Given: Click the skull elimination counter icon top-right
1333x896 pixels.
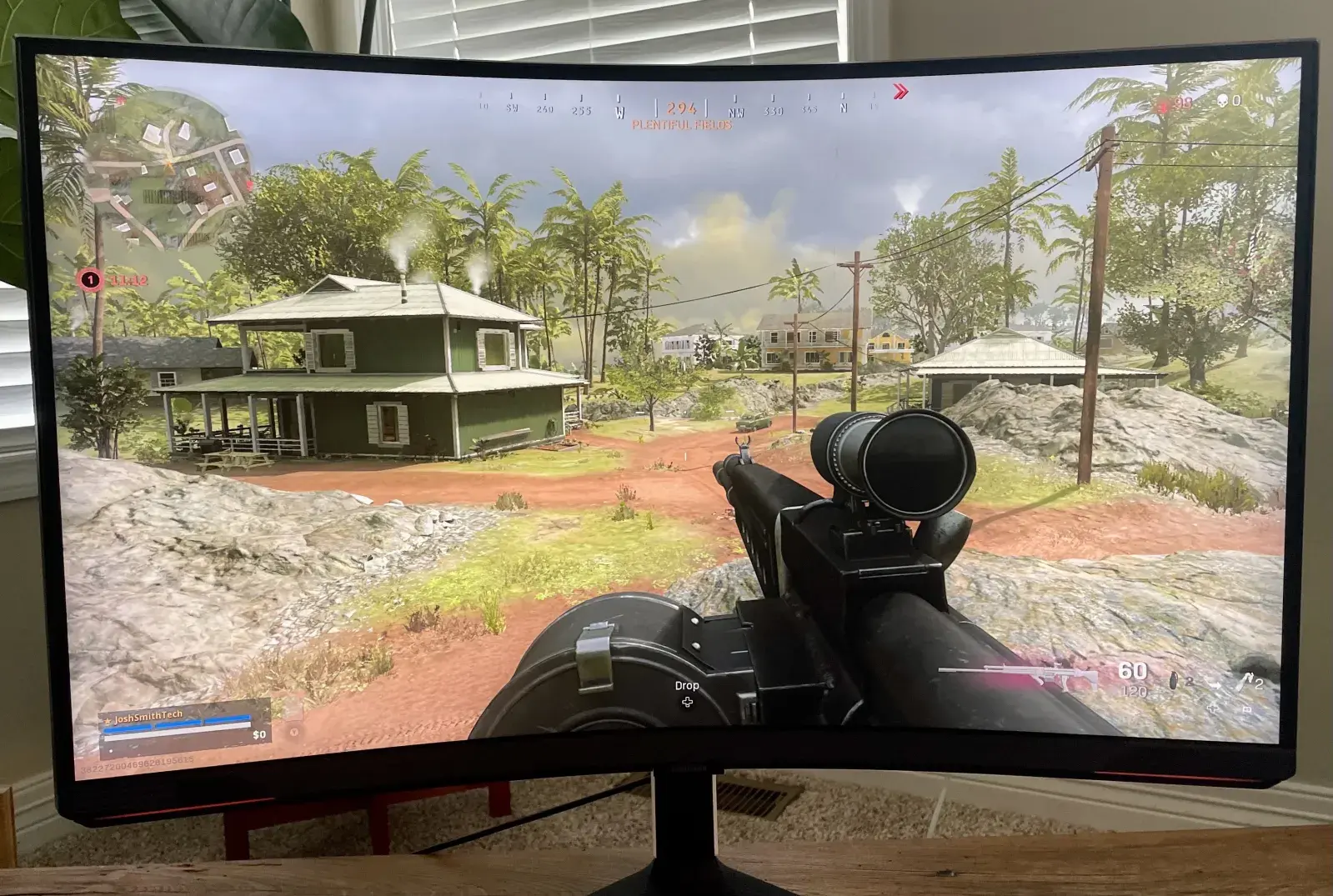Looking at the screenshot, I should [x=1222, y=101].
